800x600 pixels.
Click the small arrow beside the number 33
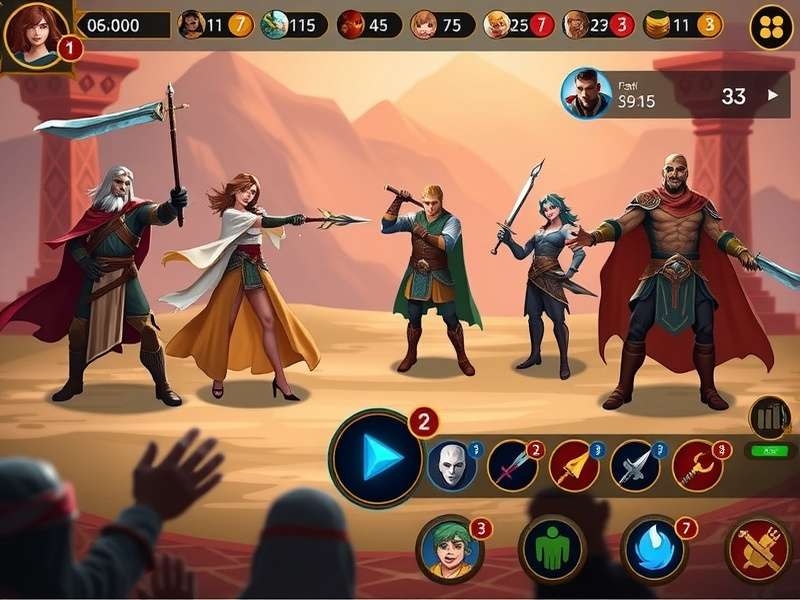772,96
